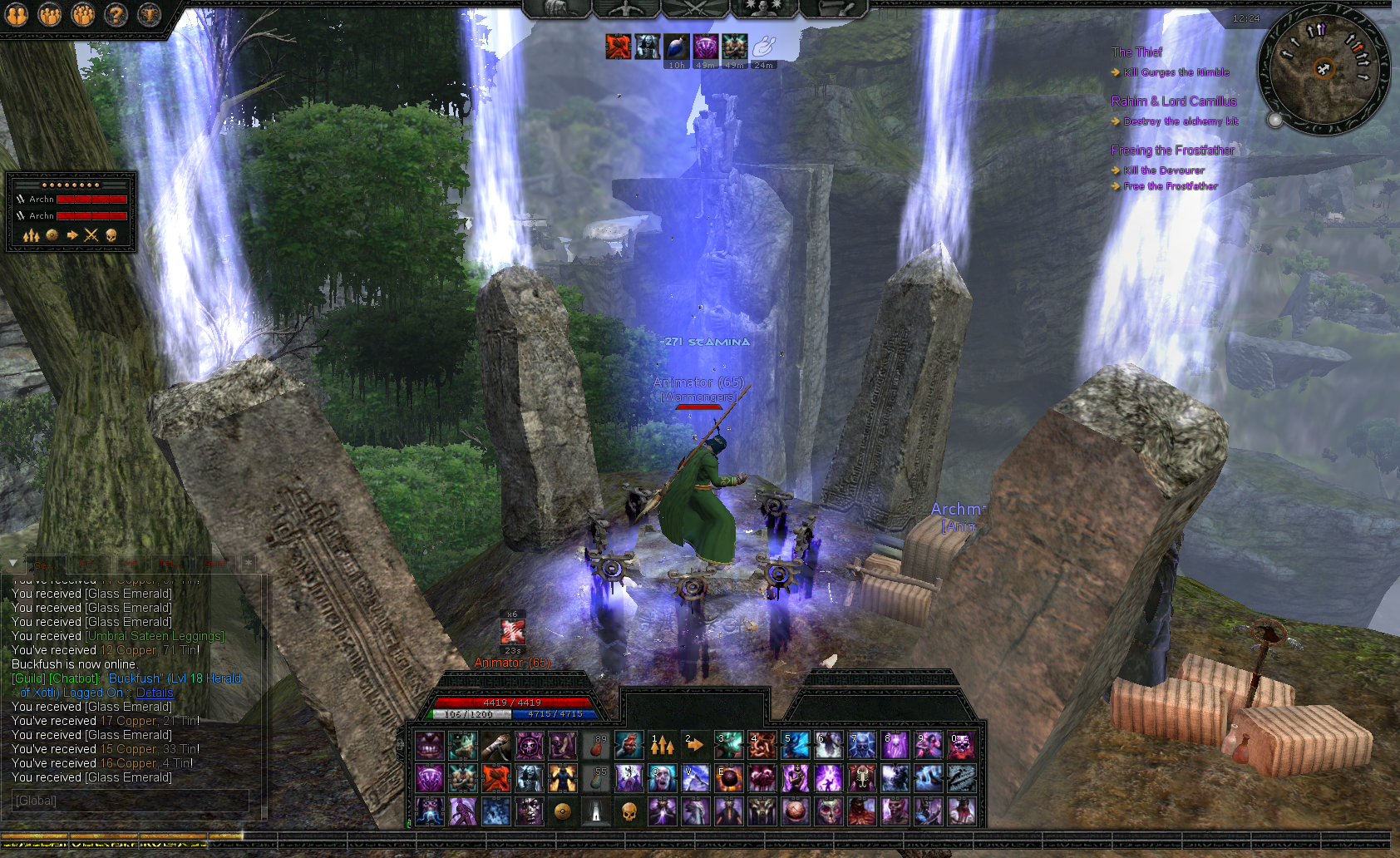1400x858 pixels.
Task: Click the skull icon in pet panel
Action: click(x=111, y=235)
